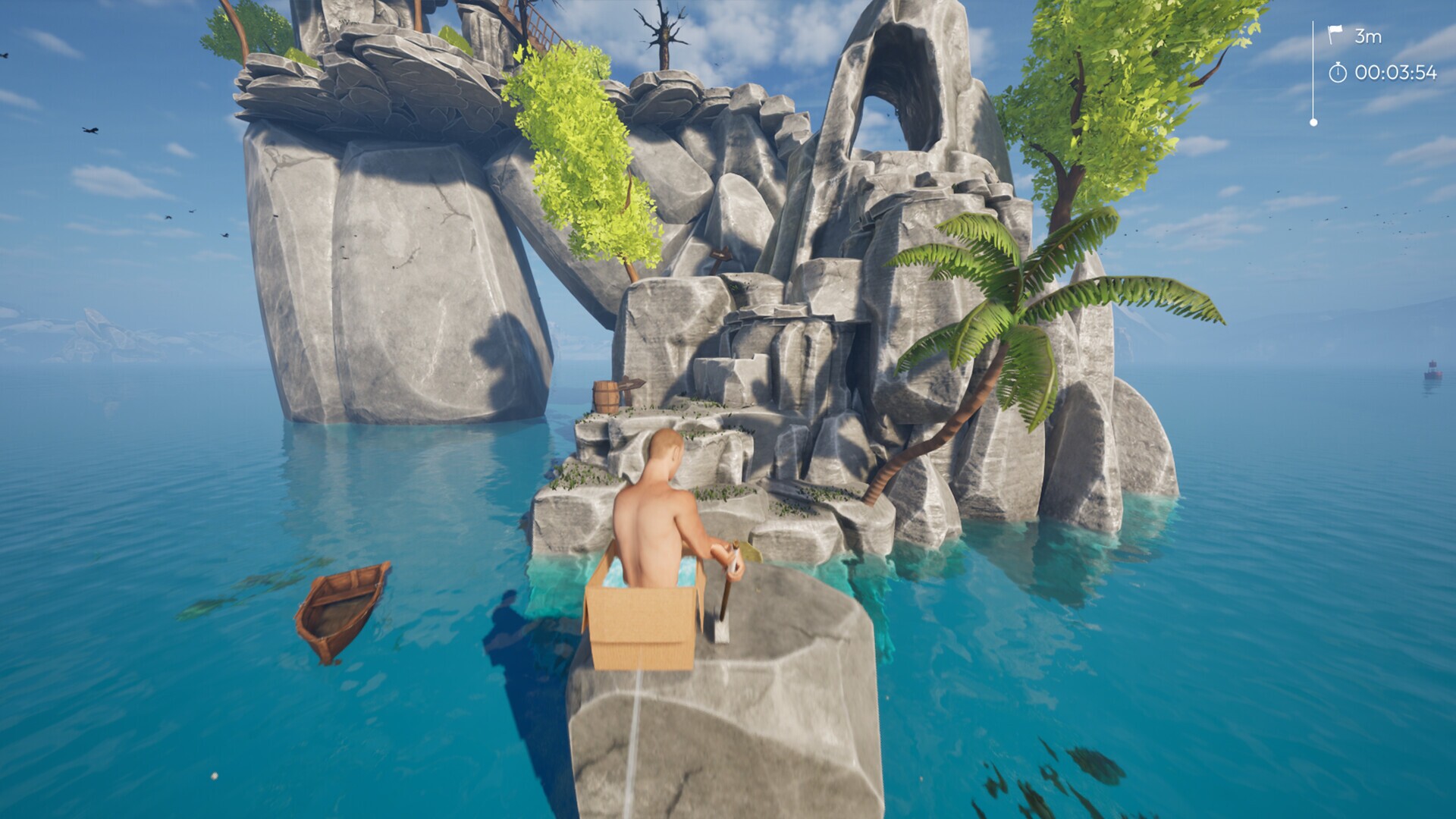Image resolution: width=1456 pixels, height=819 pixels.
Task: Click the round progress marker on the vertical line
Action: point(1313,121)
